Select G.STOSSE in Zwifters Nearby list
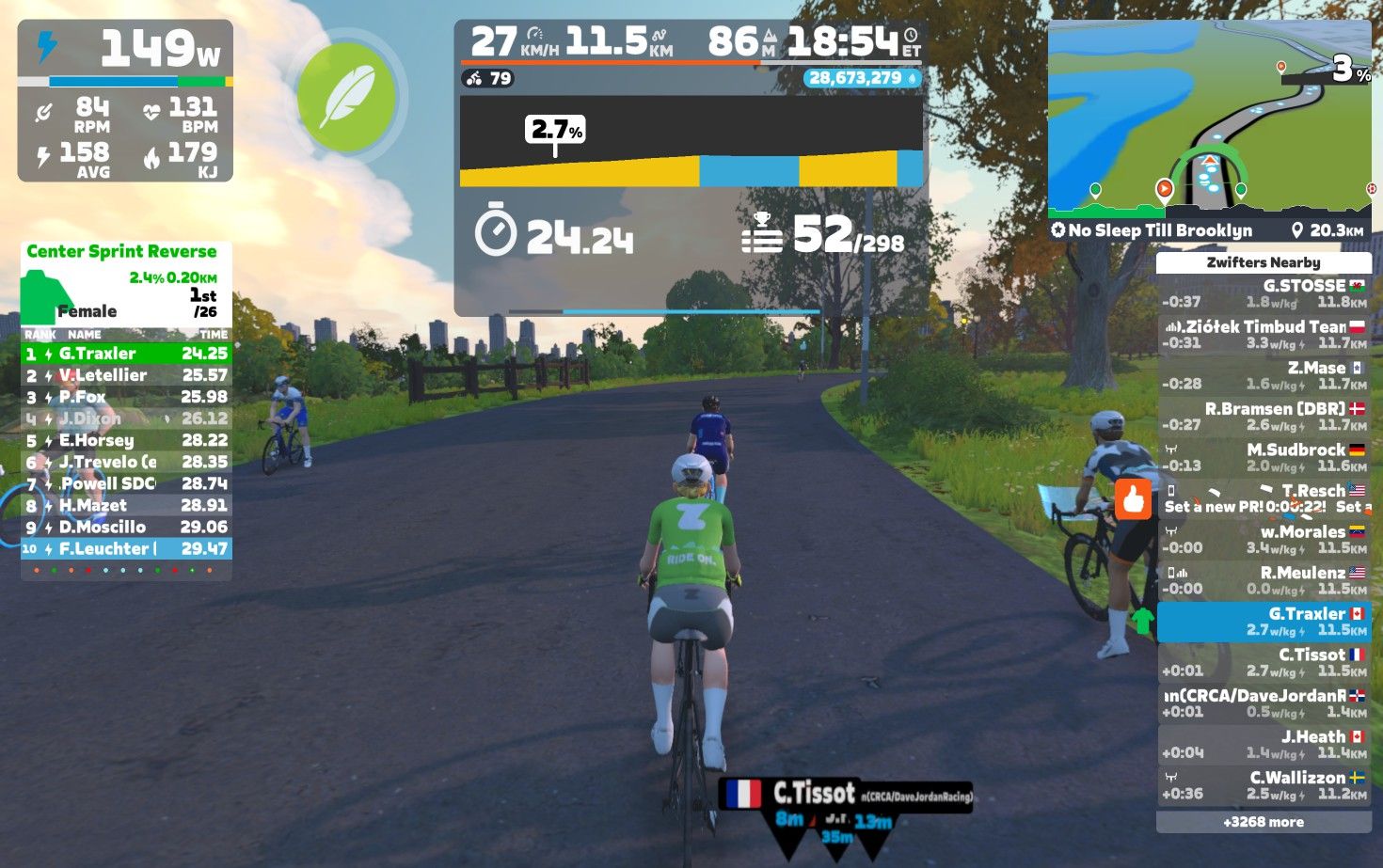 click(x=1264, y=293)
